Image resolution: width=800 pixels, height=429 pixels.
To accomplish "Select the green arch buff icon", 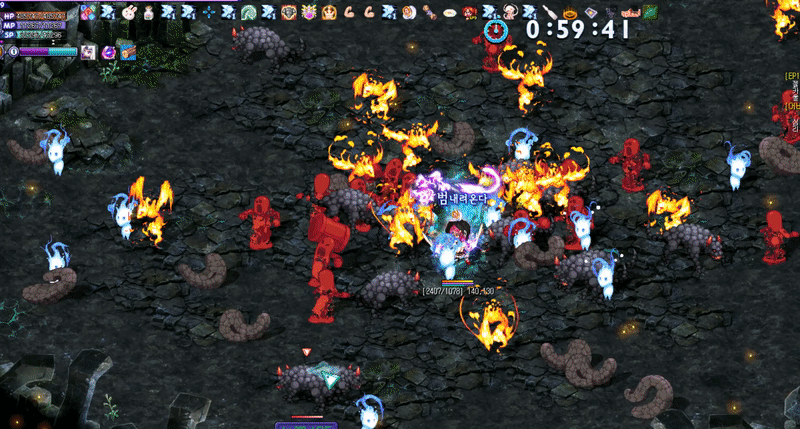I will [248, 12].
